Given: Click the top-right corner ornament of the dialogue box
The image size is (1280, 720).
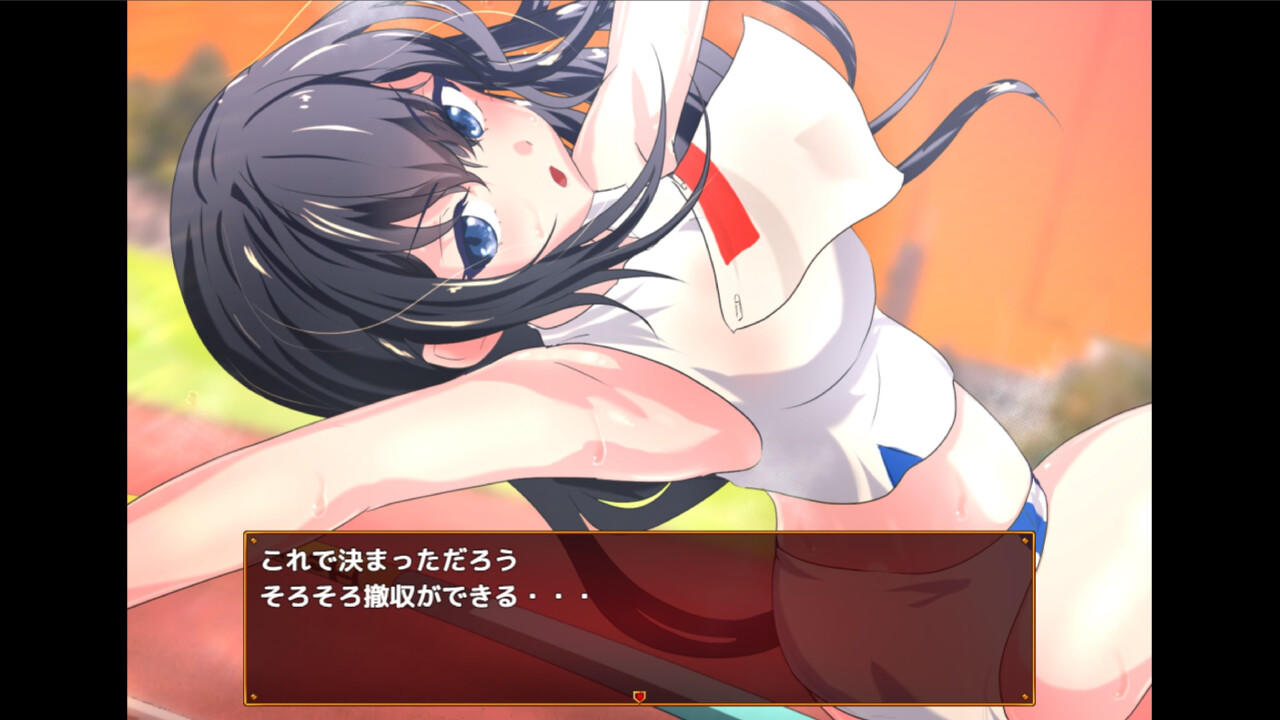Looking at the screenshot, I should [x=1025, y=541].
